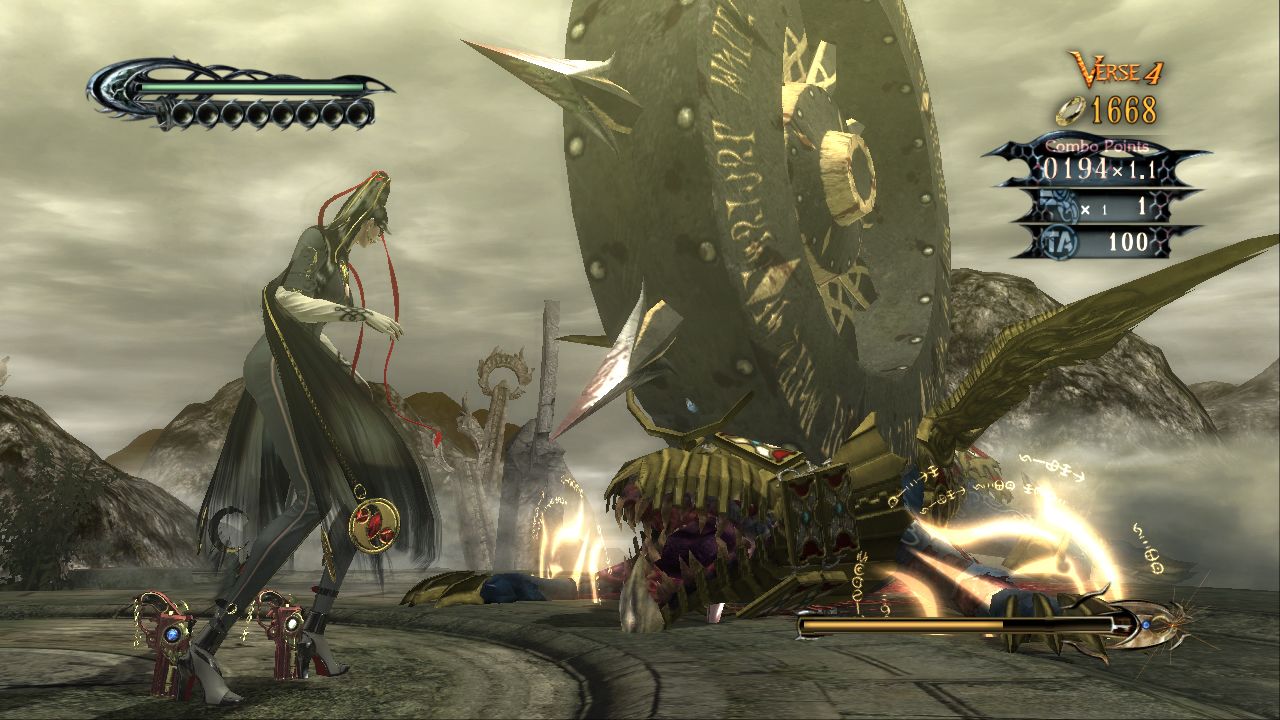Click the green player health bar
Image resolution: width=1280 pixels, height=720 pixels.
pos(250,88)
